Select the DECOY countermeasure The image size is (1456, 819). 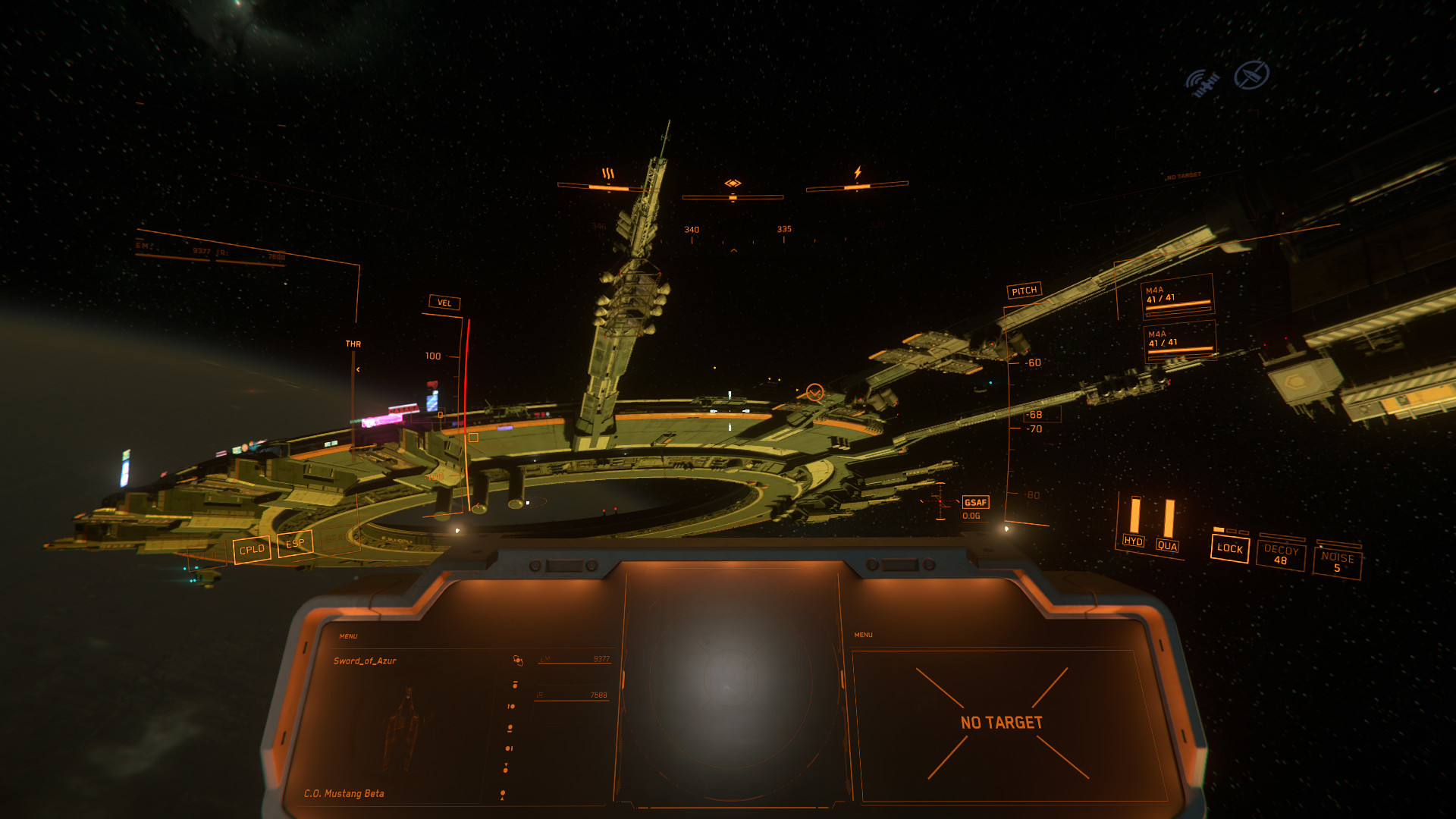[1281, 555]
